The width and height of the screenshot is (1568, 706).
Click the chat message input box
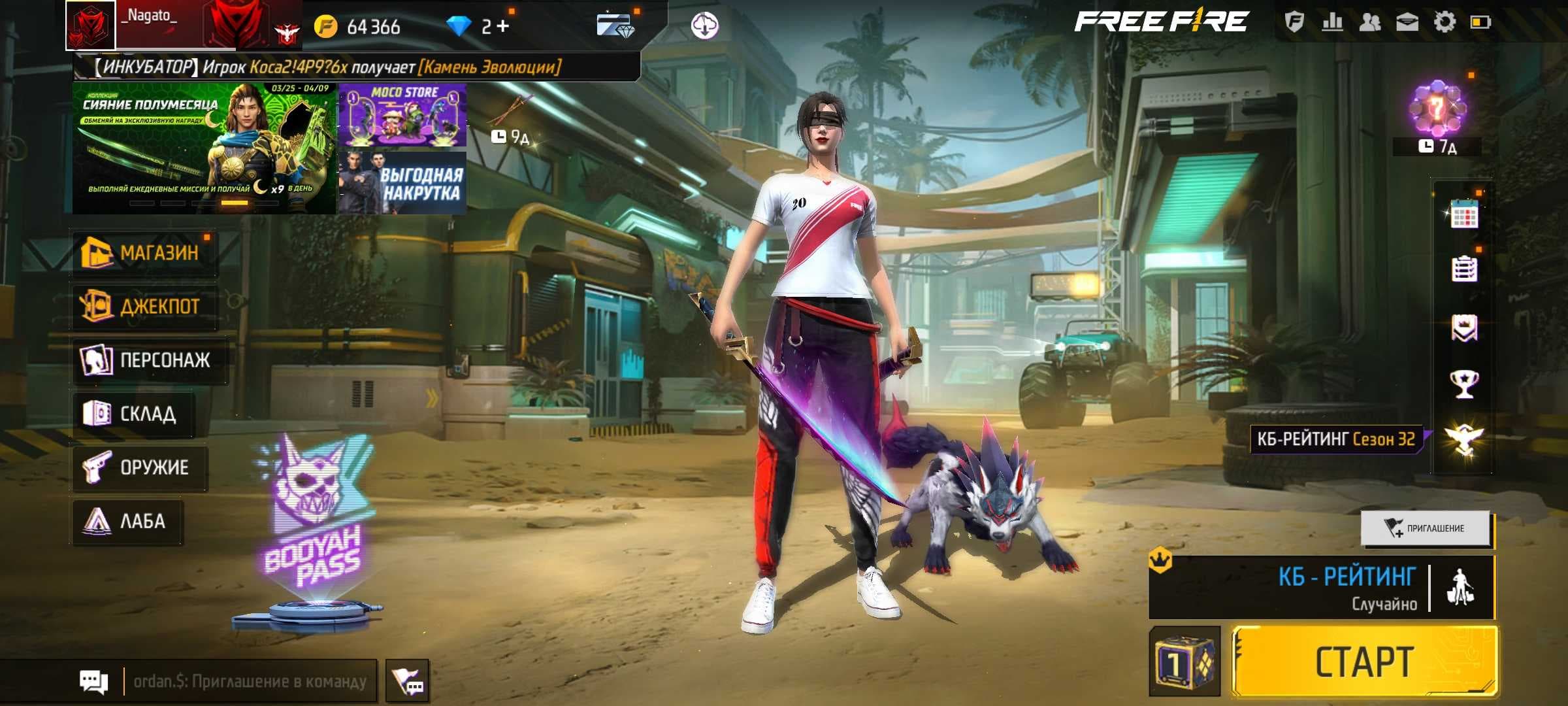tap(250, 682)
